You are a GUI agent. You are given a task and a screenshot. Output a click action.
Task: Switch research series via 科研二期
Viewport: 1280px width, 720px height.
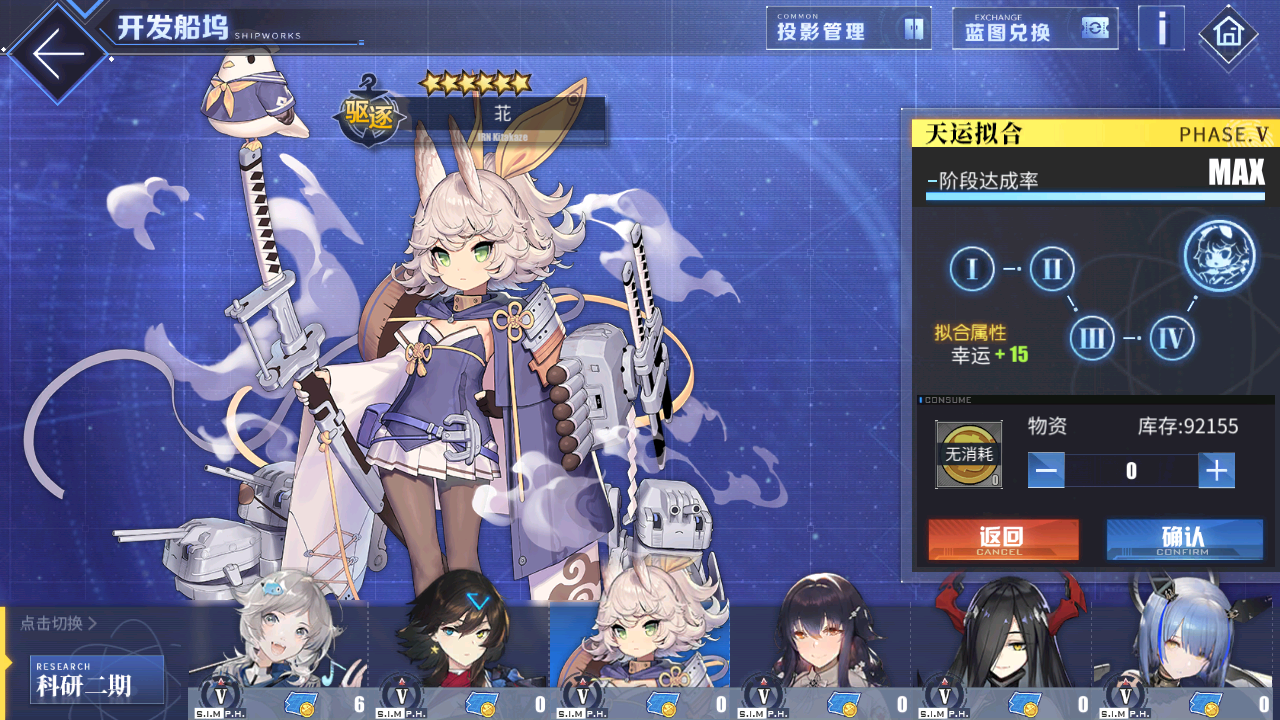[97, 680]
